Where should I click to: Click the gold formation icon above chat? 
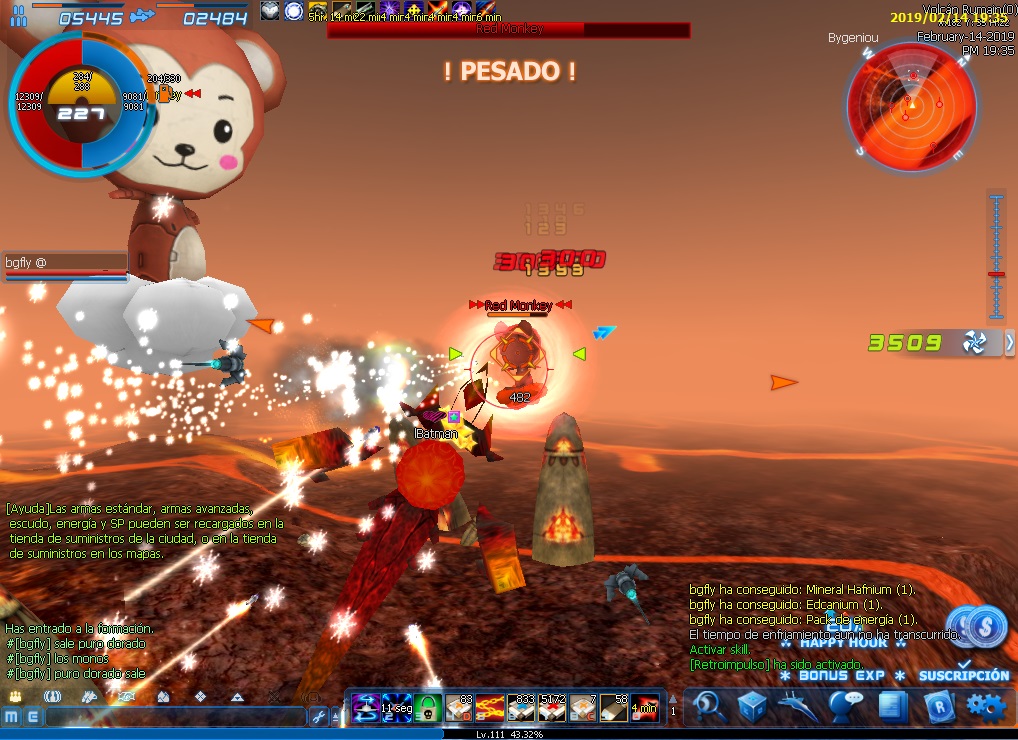pyautogui.click(x=16, y=696)
